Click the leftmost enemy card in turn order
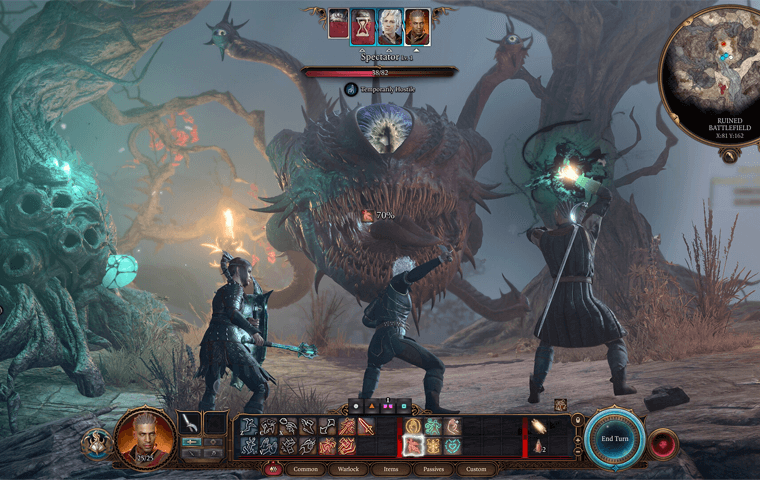 coord(337,26)
